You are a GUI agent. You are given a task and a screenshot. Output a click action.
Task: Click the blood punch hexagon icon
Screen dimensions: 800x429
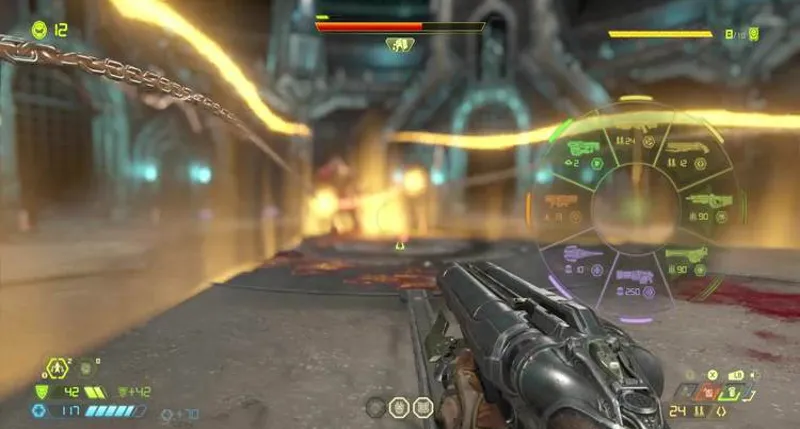pos(57,370)
